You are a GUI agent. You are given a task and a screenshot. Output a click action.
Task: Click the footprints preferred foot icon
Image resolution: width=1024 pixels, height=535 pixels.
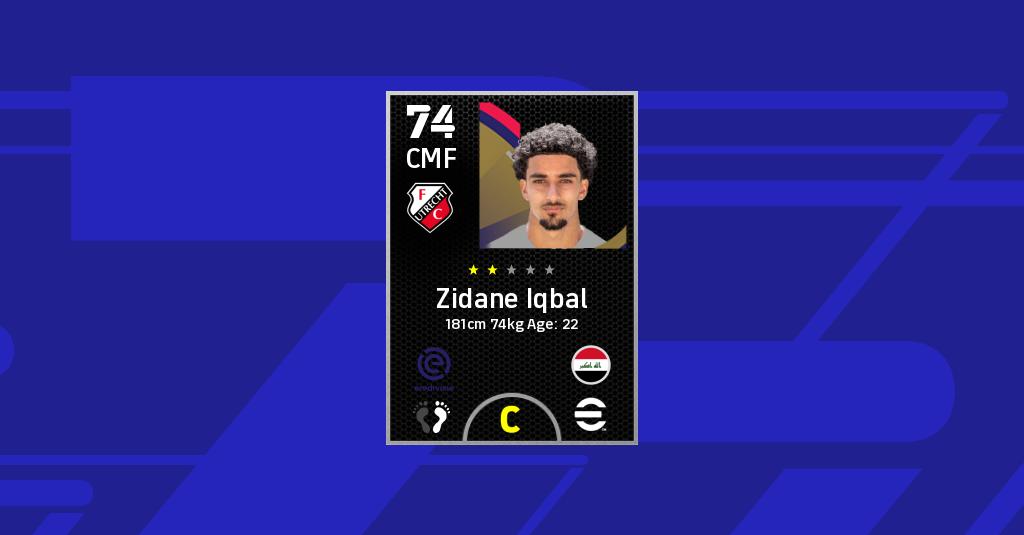pos(433,417)
